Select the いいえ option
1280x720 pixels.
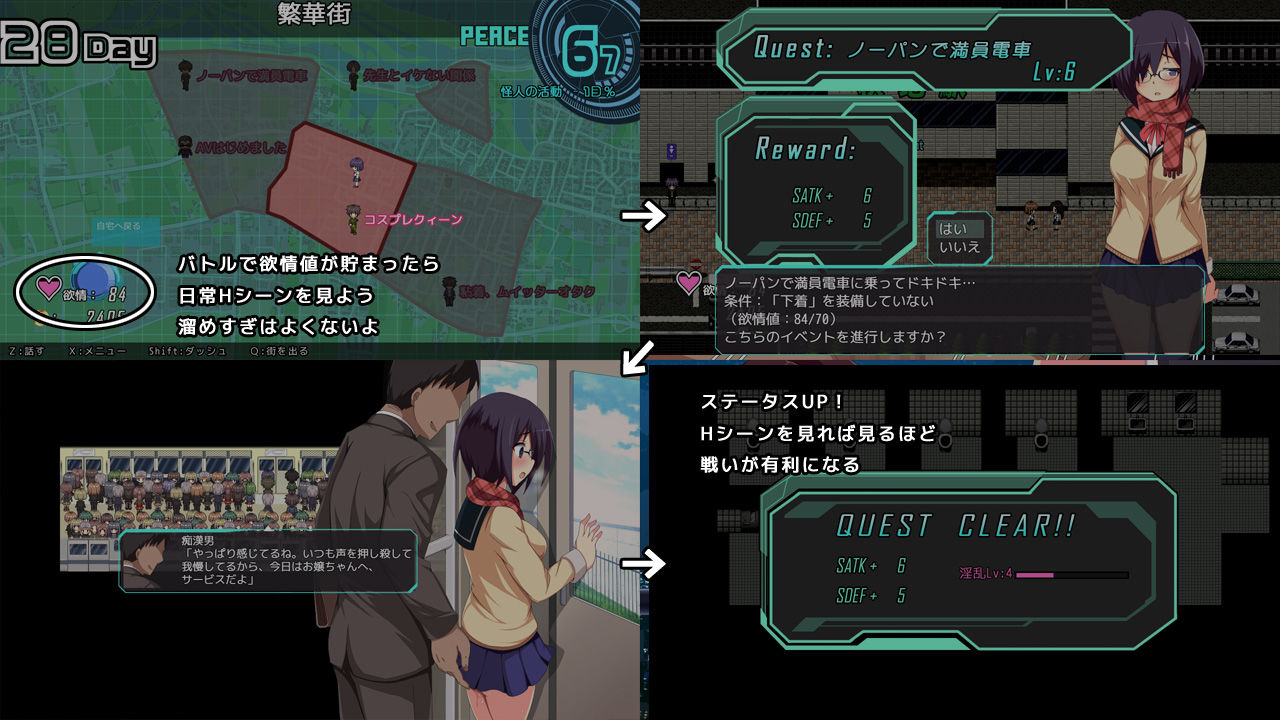[958, 249]
